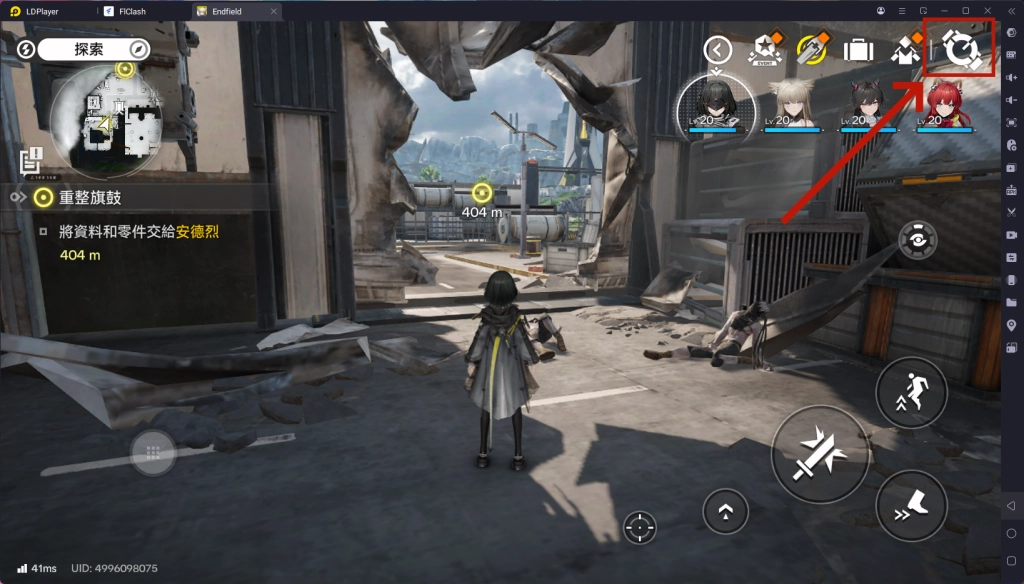Select the active masked character portrait
The image size is (1024, 584).
pyautogui.click(x=717, y=105)
